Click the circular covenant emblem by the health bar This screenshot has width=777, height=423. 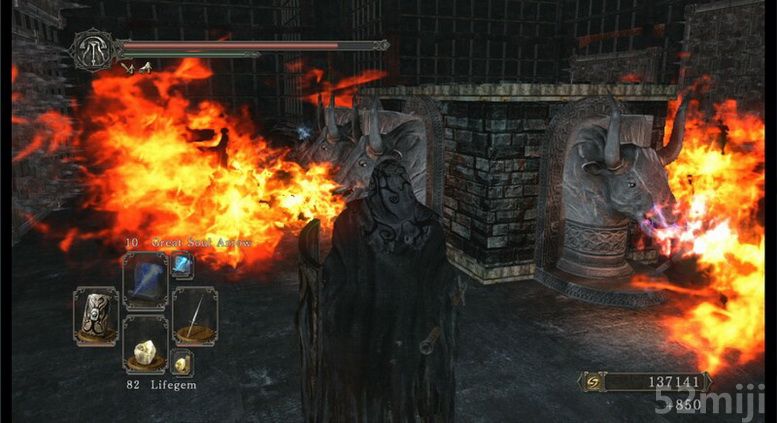pos(91,49)
